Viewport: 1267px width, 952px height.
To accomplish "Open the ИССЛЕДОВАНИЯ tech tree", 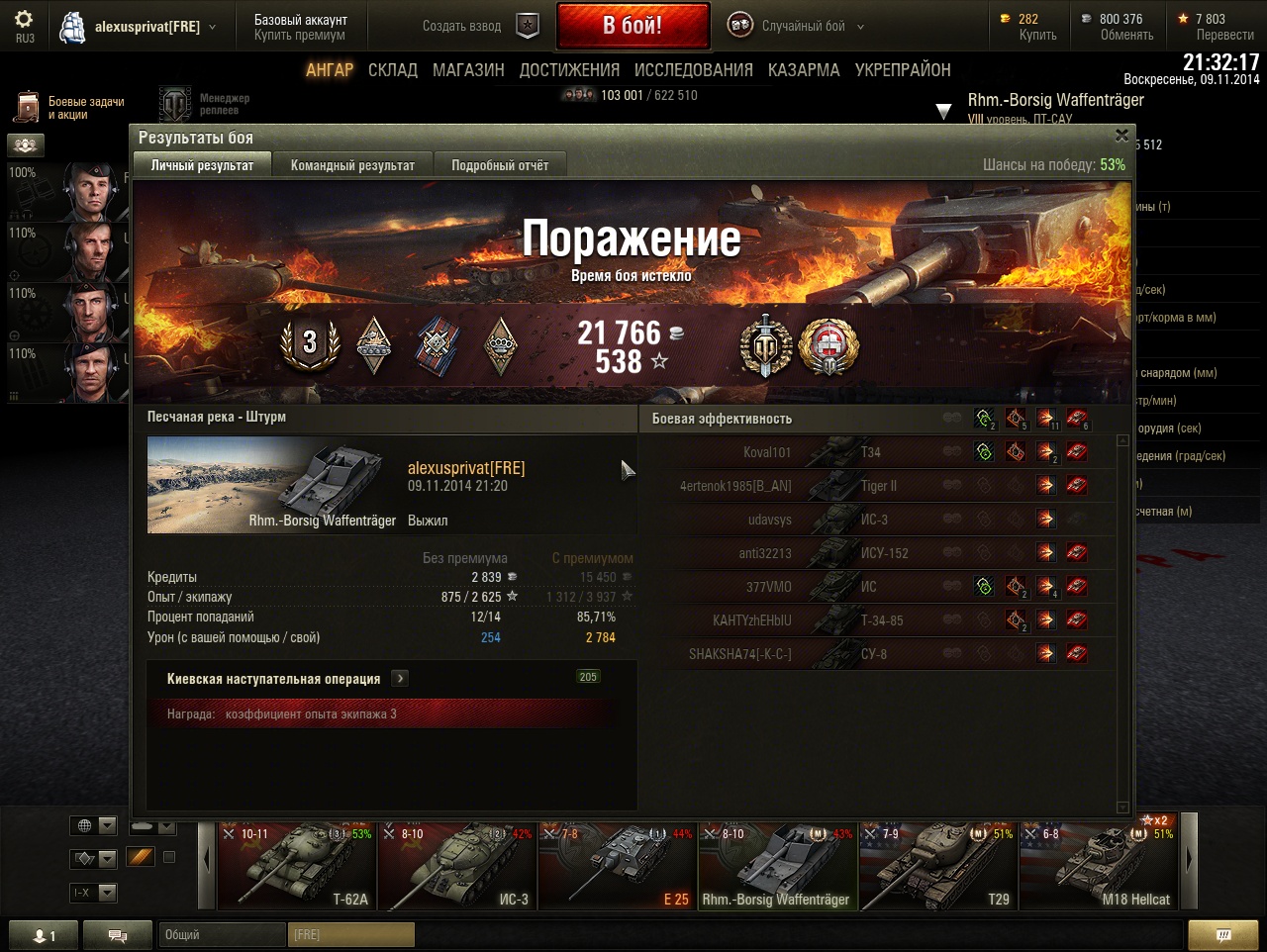I will (693, 70).
